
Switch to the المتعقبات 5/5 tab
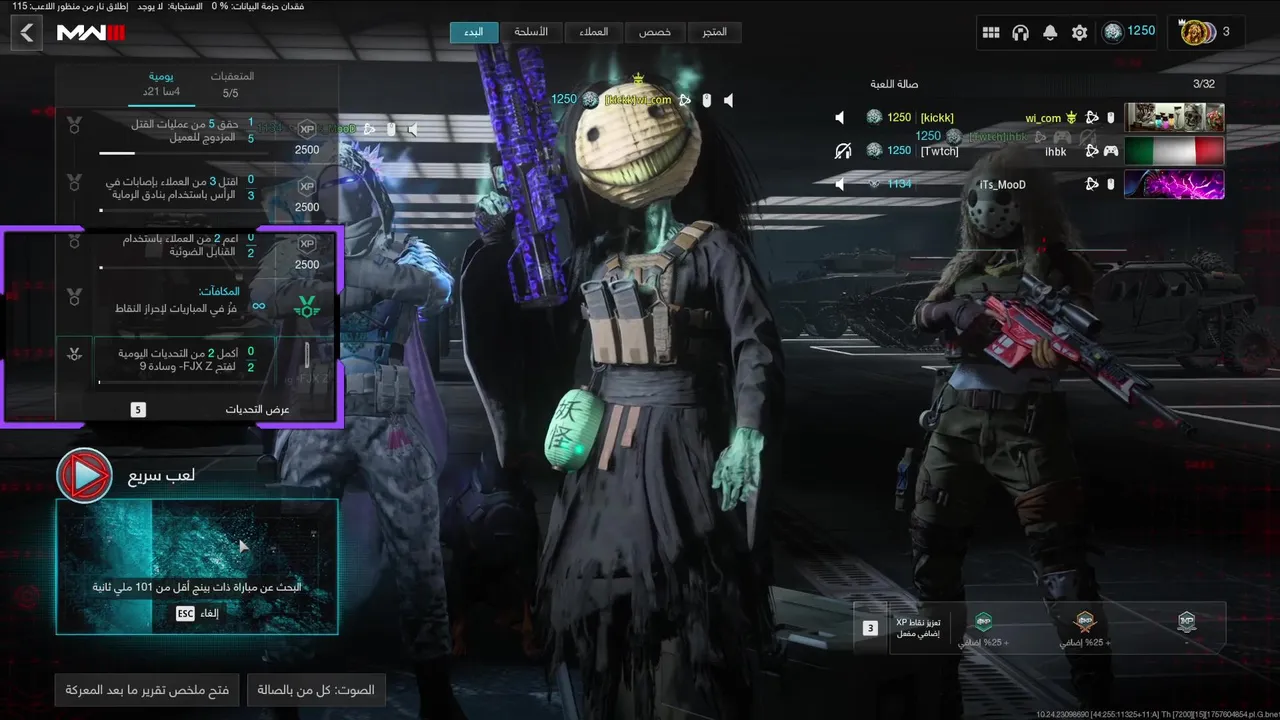click(231, 84)
